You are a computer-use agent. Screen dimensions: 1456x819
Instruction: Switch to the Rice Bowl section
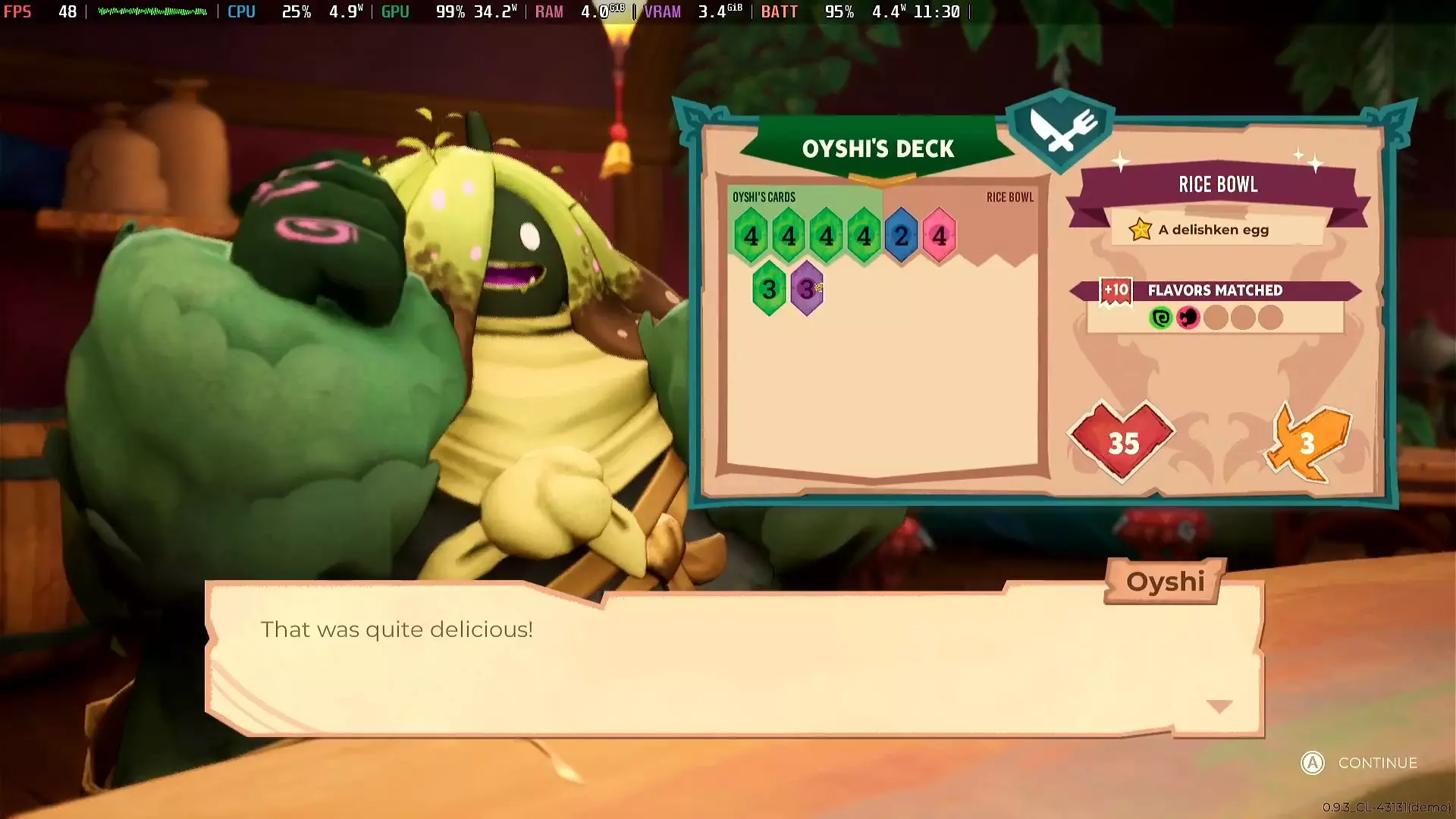(1009, 197)
